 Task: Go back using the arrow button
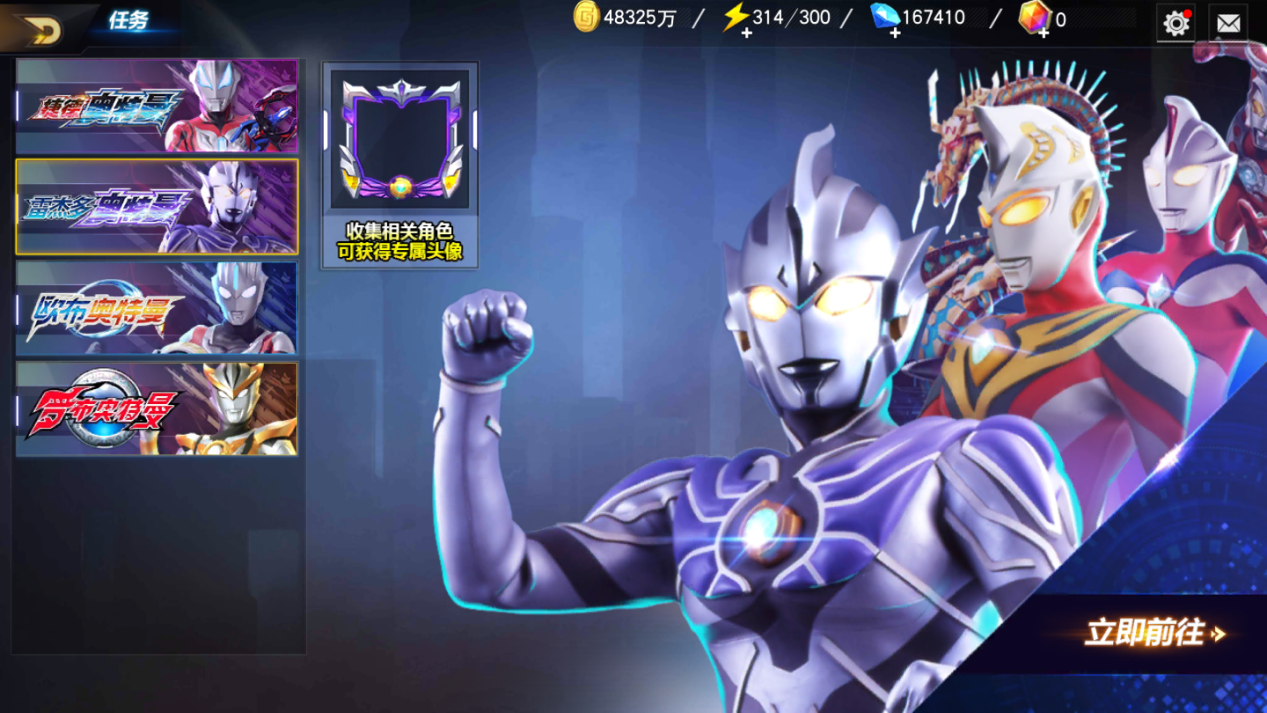[40, 28]
